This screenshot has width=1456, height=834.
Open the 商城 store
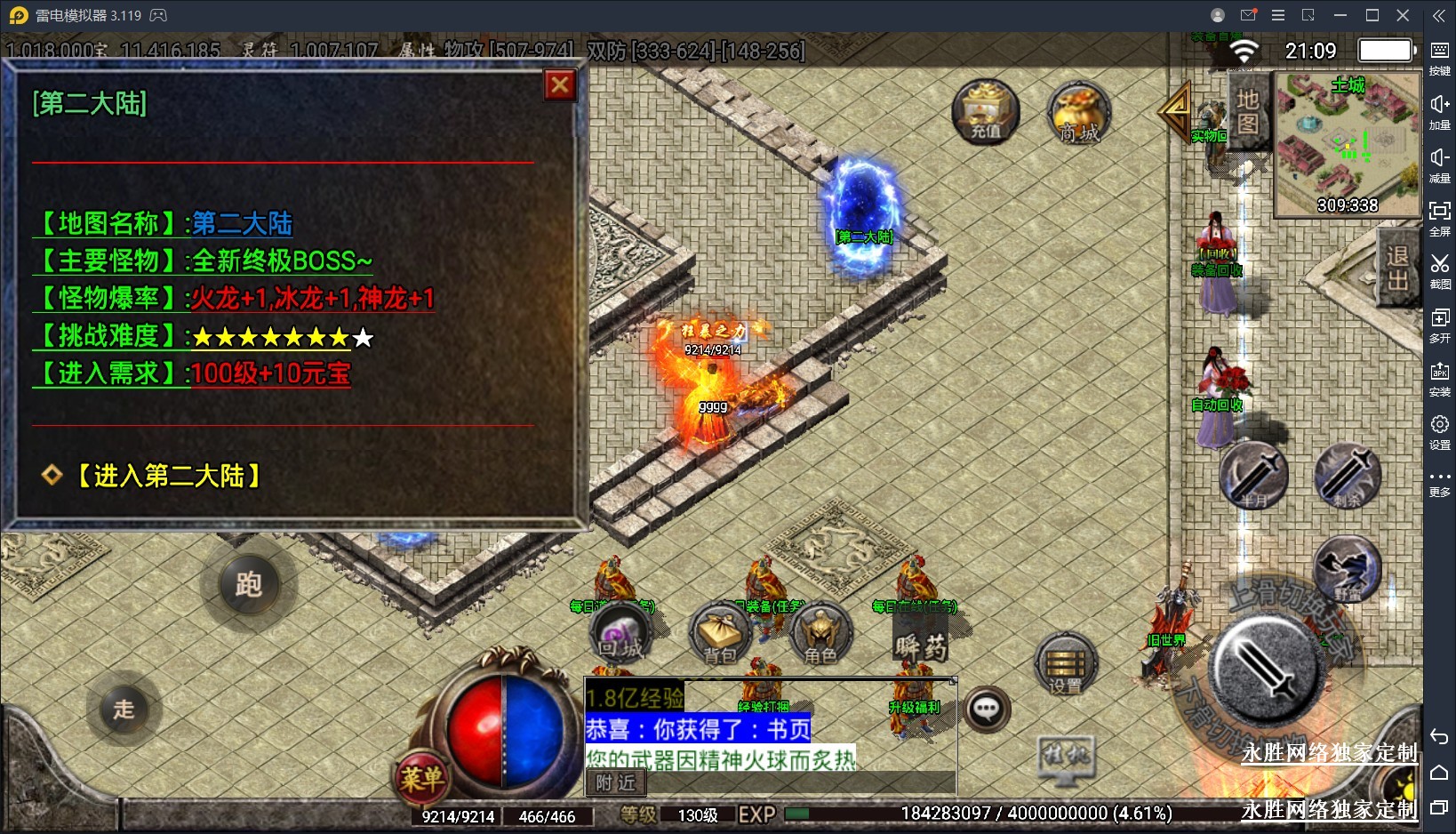[x=1079, y=114]
